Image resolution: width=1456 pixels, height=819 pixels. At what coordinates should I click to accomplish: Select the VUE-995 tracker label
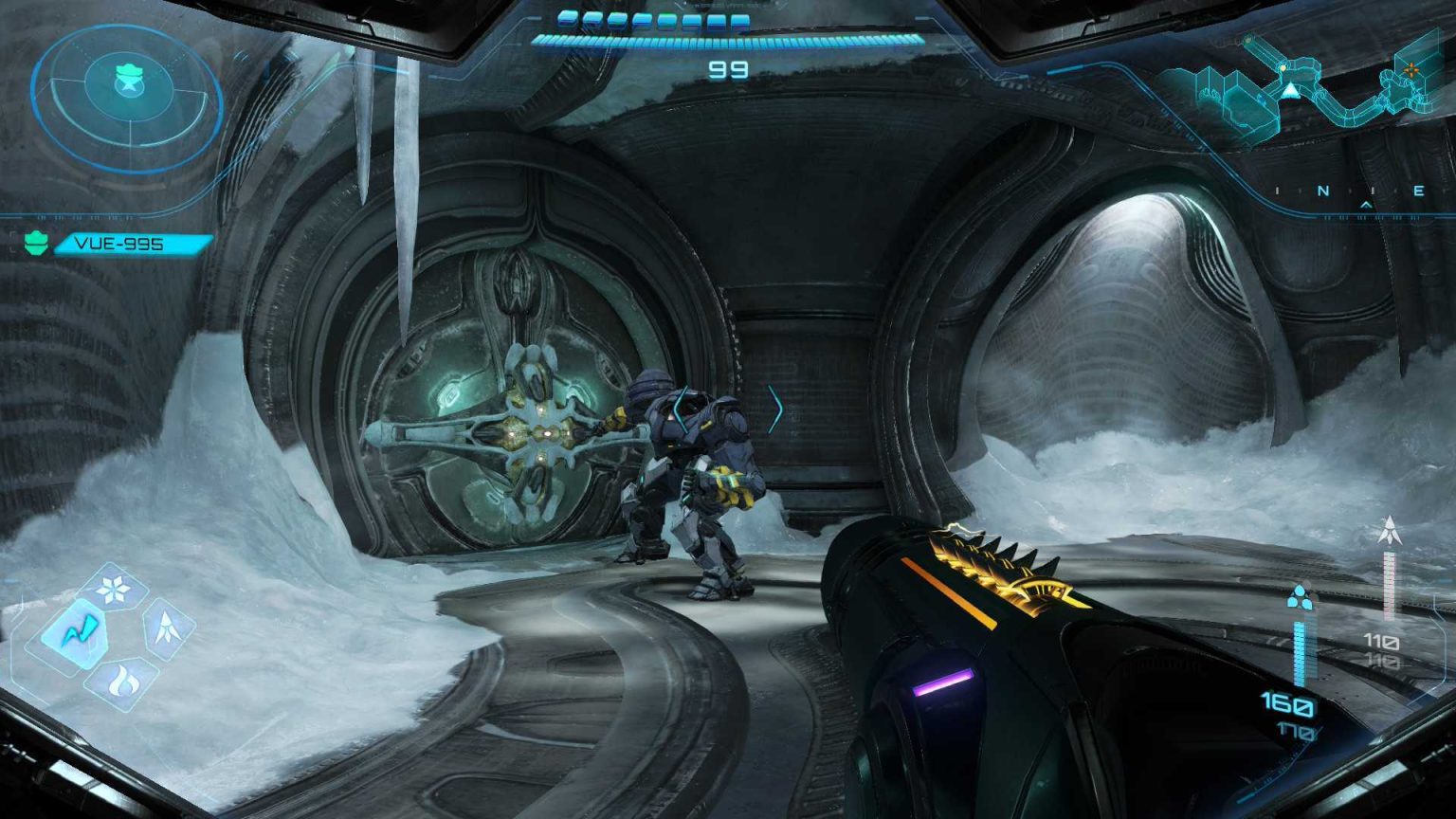pyautogui.click(x=119, y=245)
